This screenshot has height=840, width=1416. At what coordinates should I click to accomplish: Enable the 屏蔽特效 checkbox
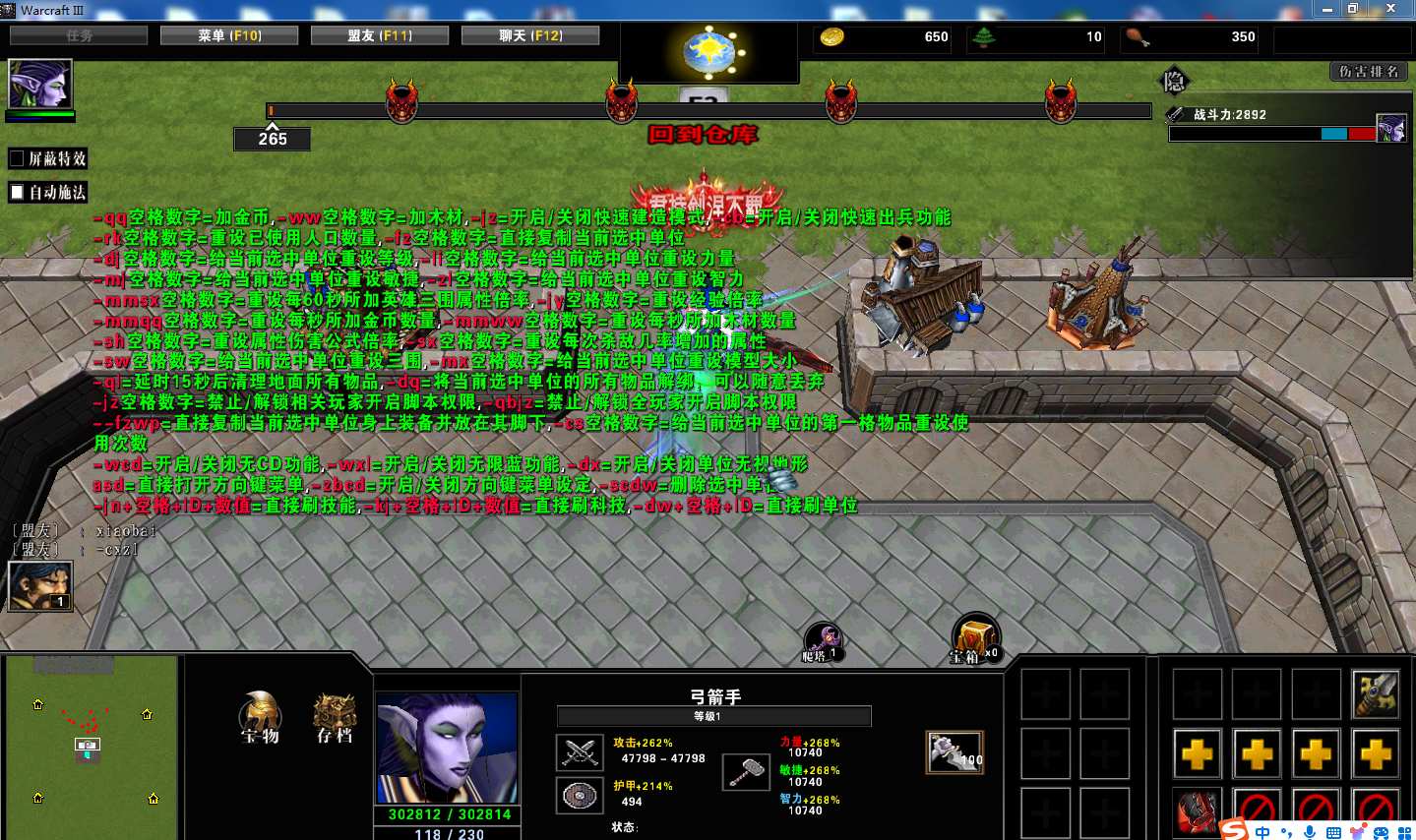(x=16, y=157)
